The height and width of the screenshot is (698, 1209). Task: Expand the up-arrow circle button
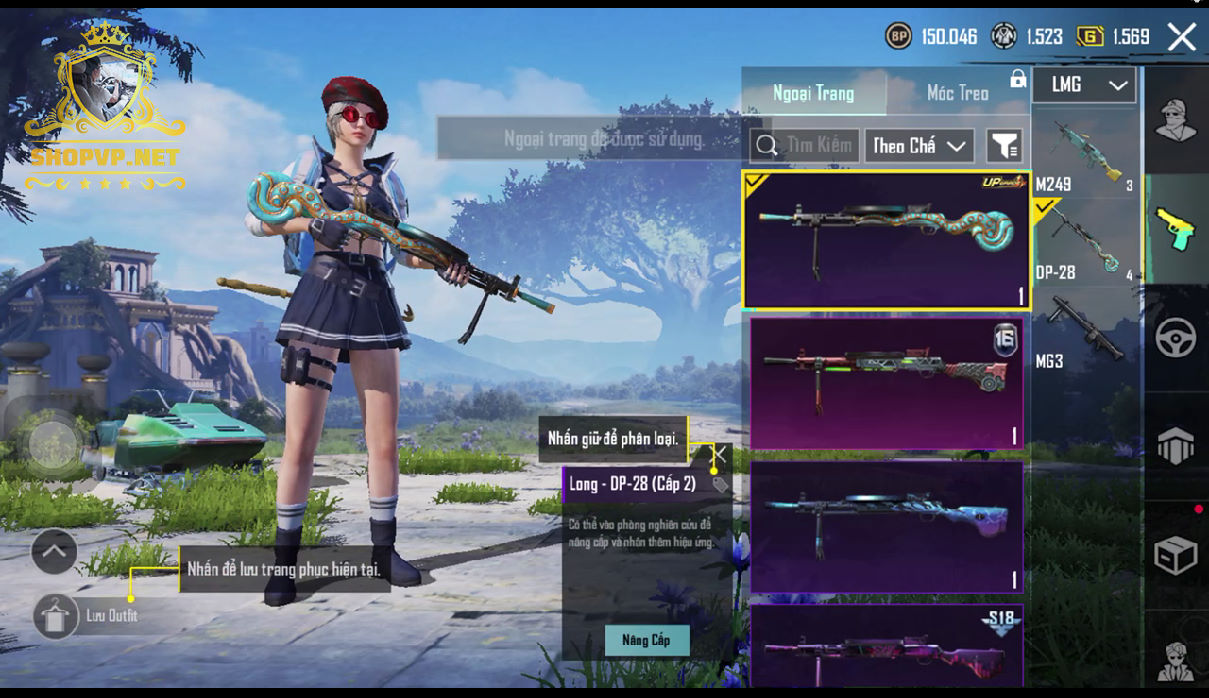tap(54, 551)
